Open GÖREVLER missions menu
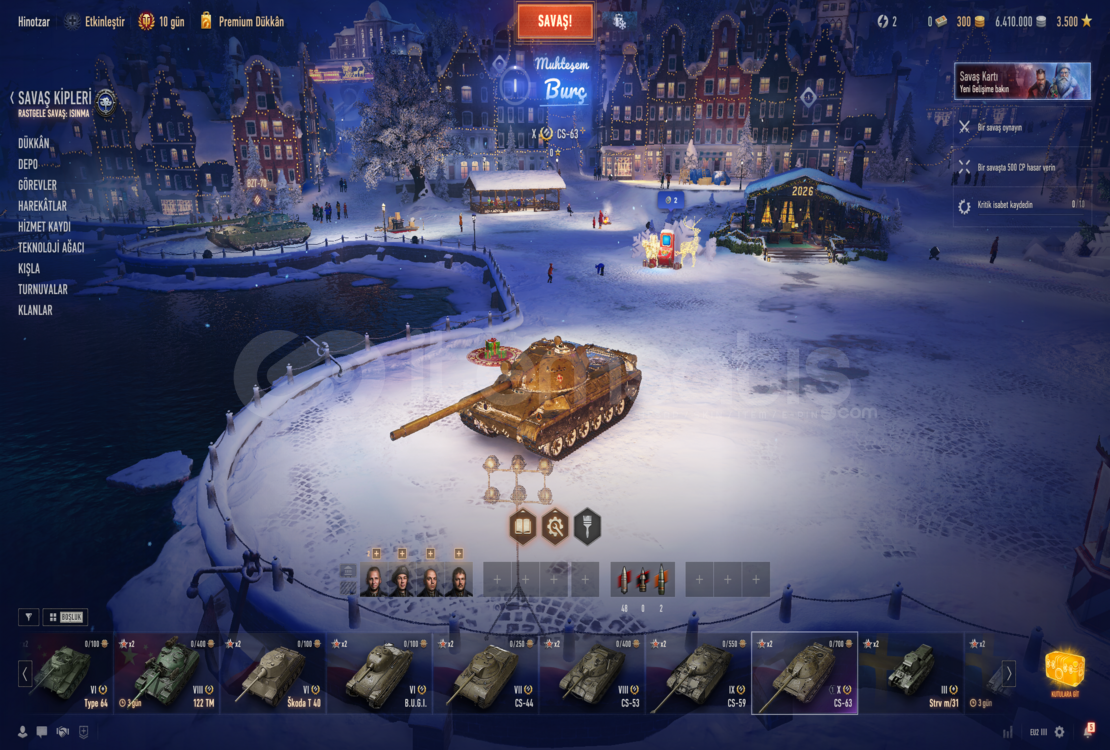The height and width of the screenshot is (750, 1110). click(x=37, y=185)
